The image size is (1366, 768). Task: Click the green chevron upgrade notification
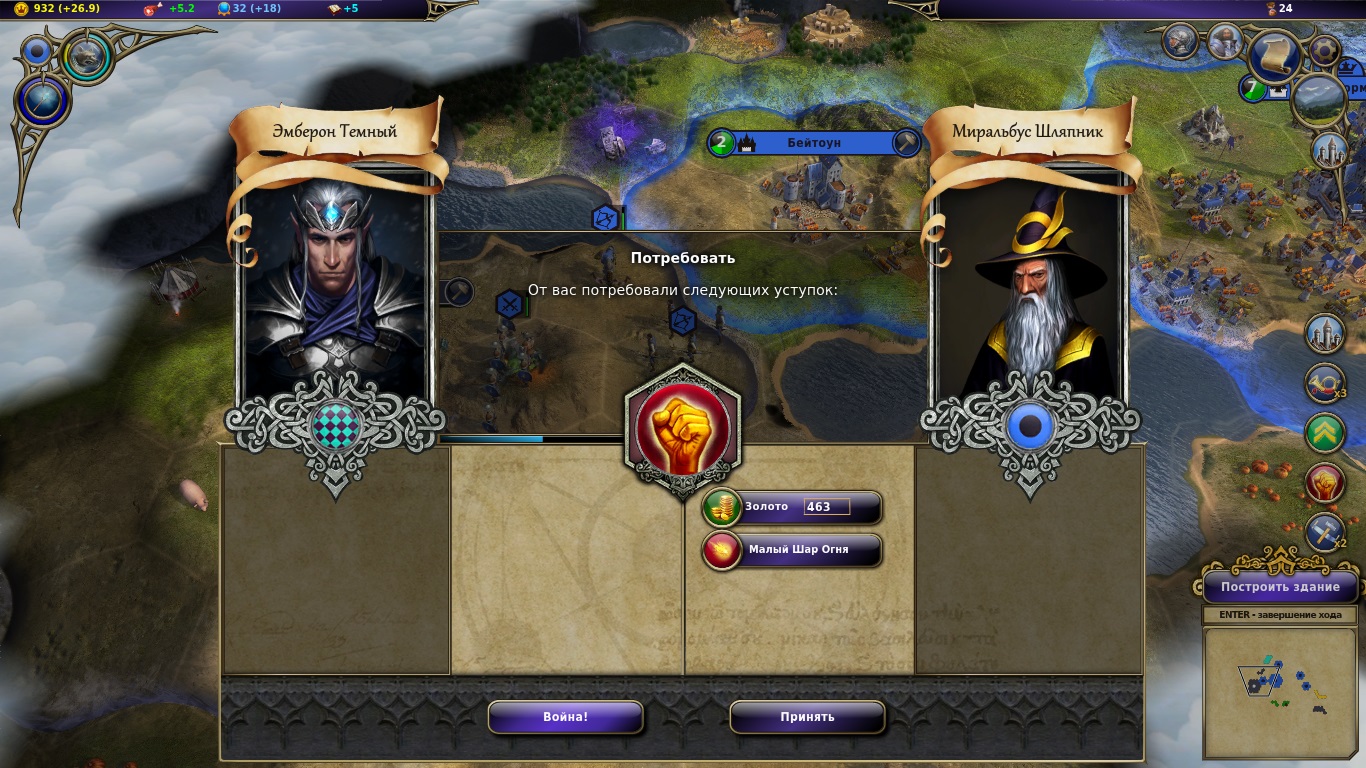click(1325, 433)
